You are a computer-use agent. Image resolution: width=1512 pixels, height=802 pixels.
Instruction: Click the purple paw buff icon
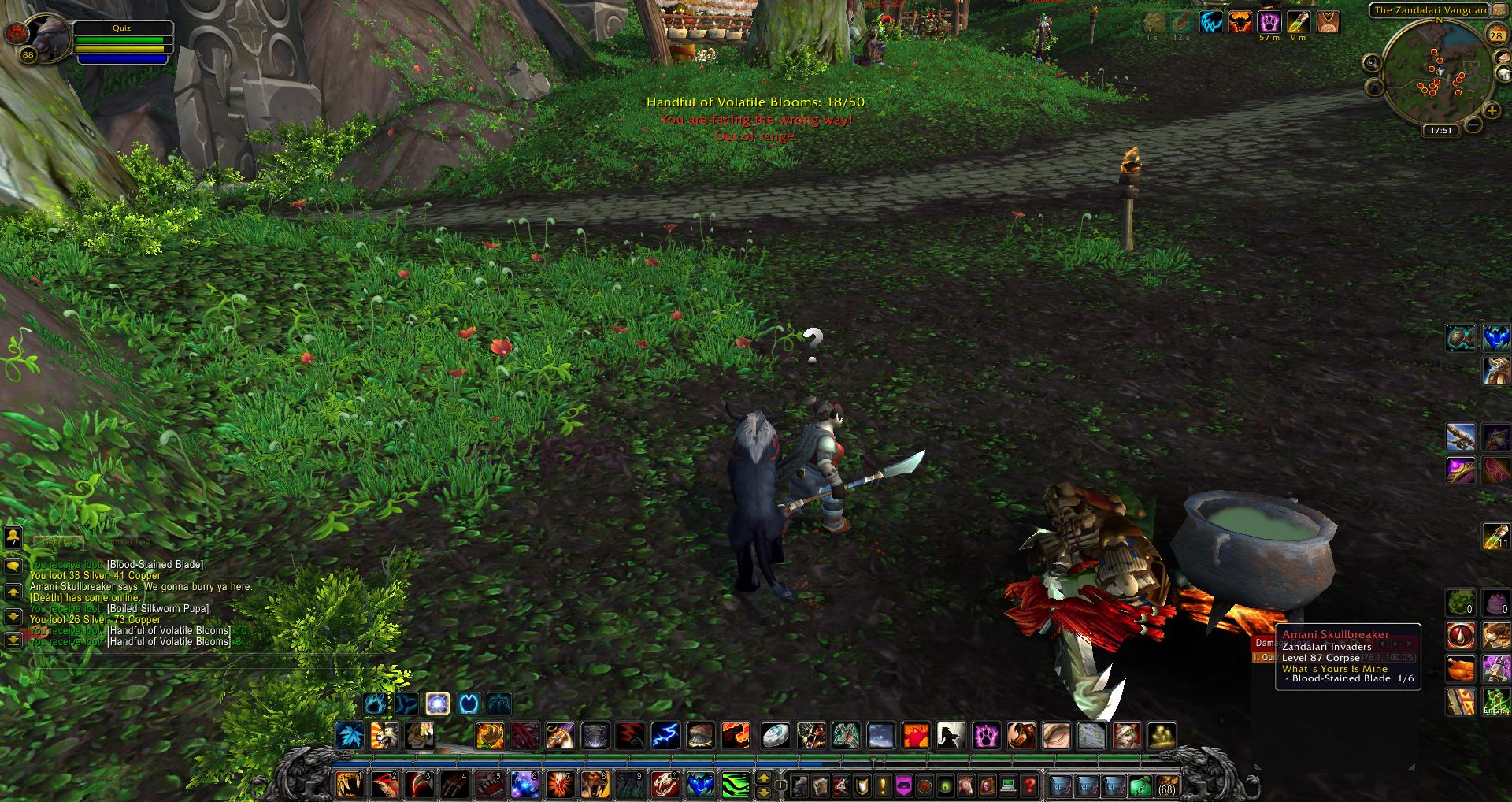(x=1268, y=22)
